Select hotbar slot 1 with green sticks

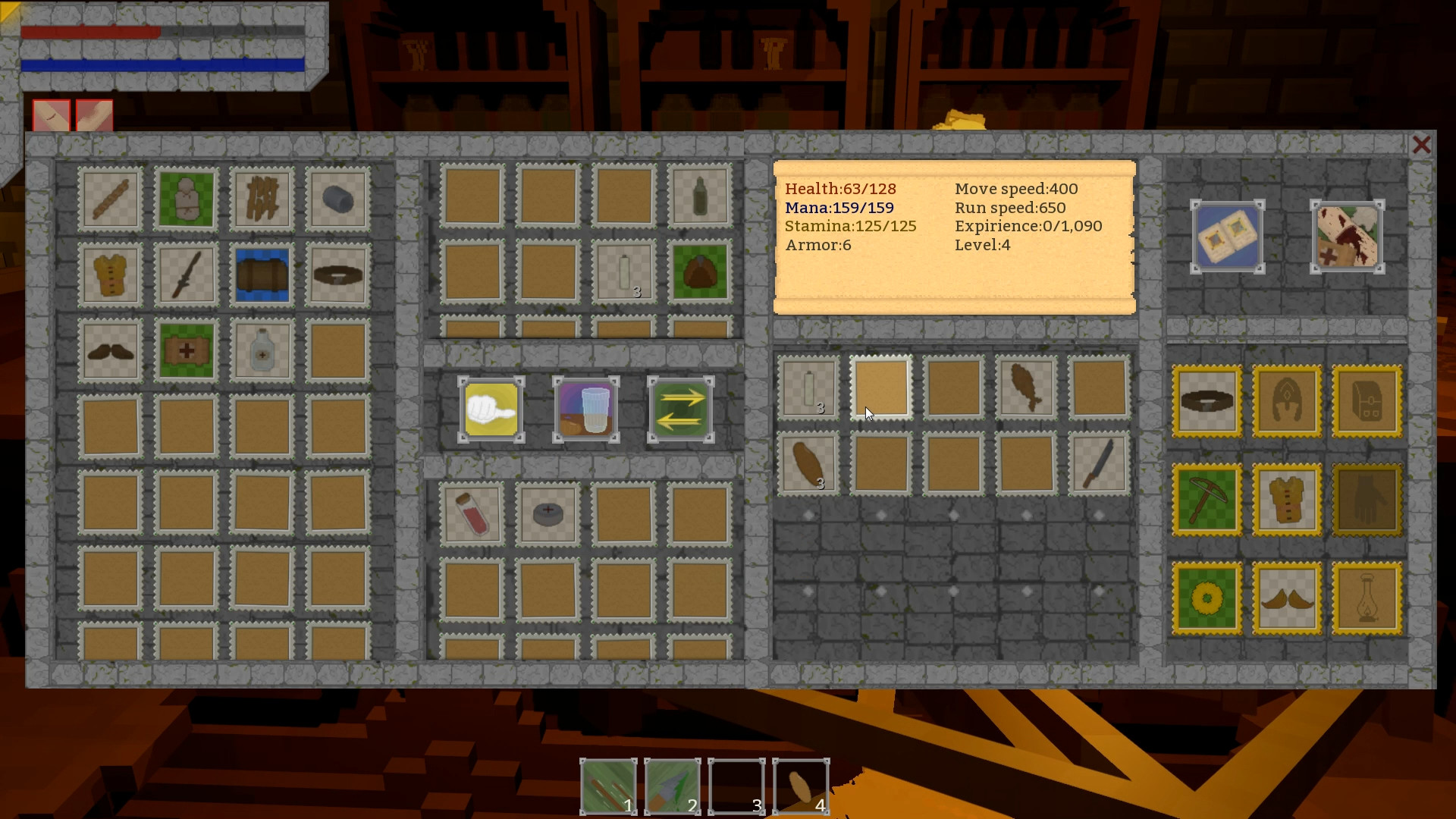pos(607,786)
